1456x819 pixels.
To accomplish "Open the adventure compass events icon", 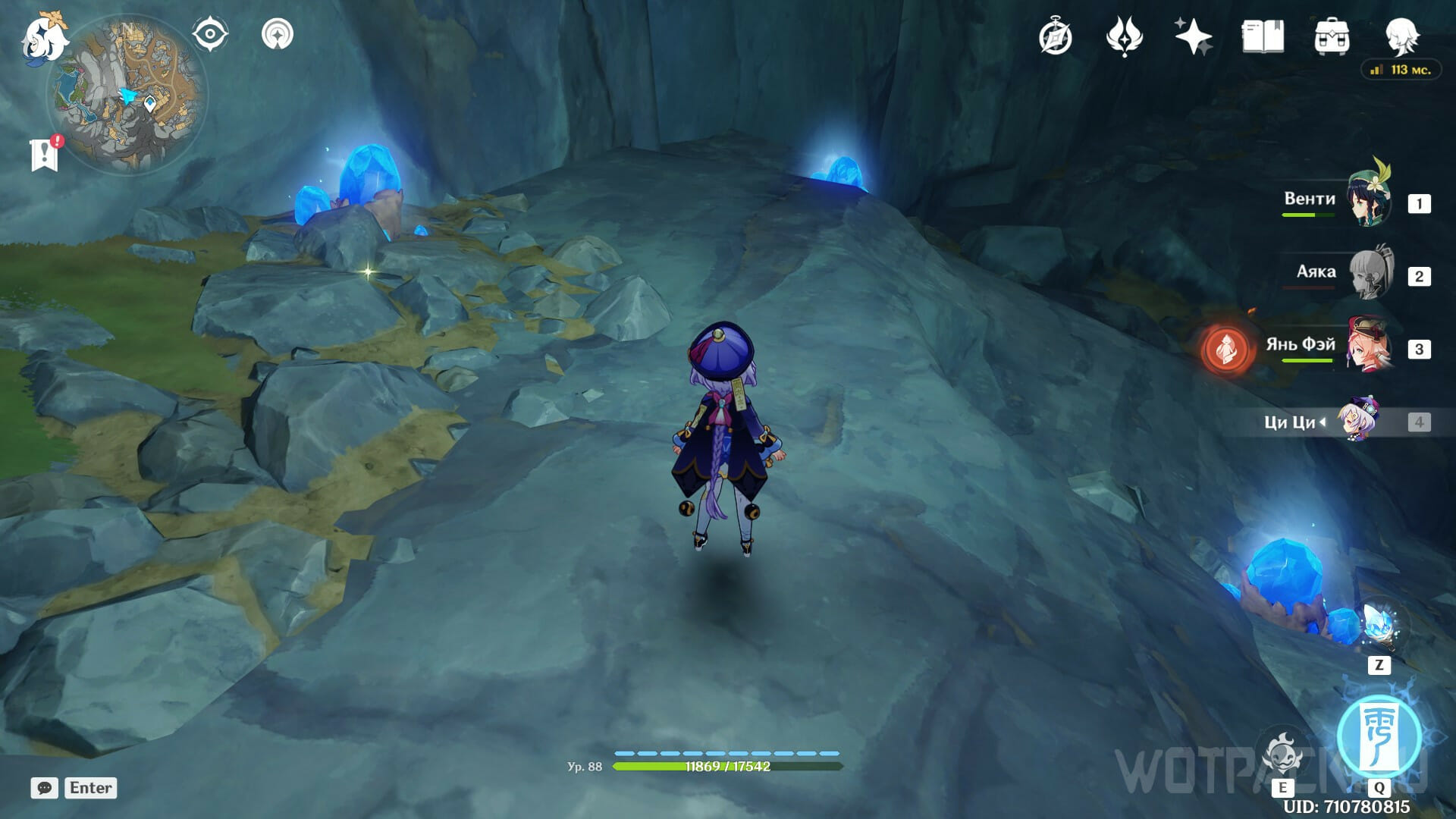I will (x=1056, y=36).
